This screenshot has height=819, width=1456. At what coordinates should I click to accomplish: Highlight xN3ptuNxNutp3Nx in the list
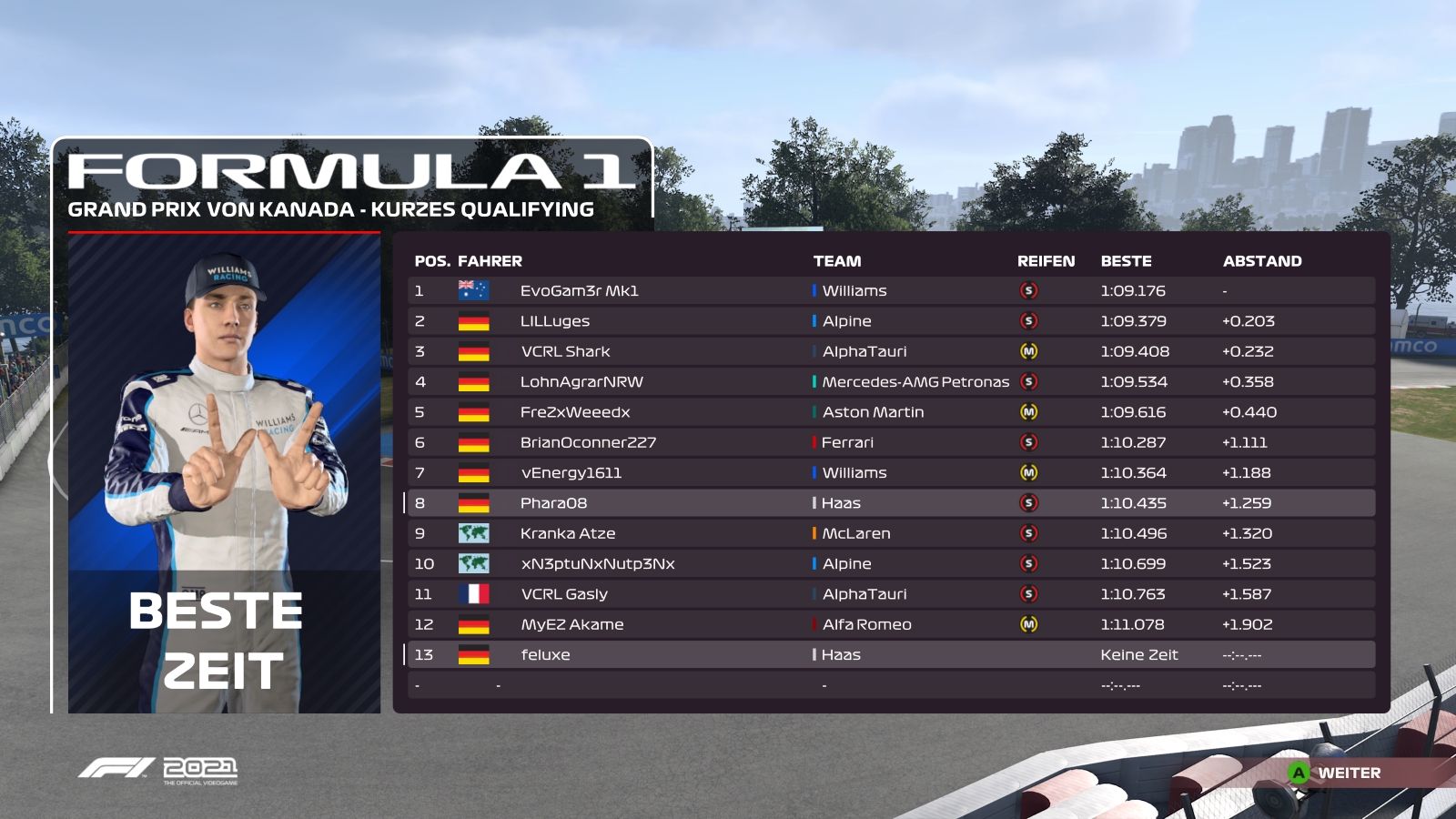pos(598,564)
